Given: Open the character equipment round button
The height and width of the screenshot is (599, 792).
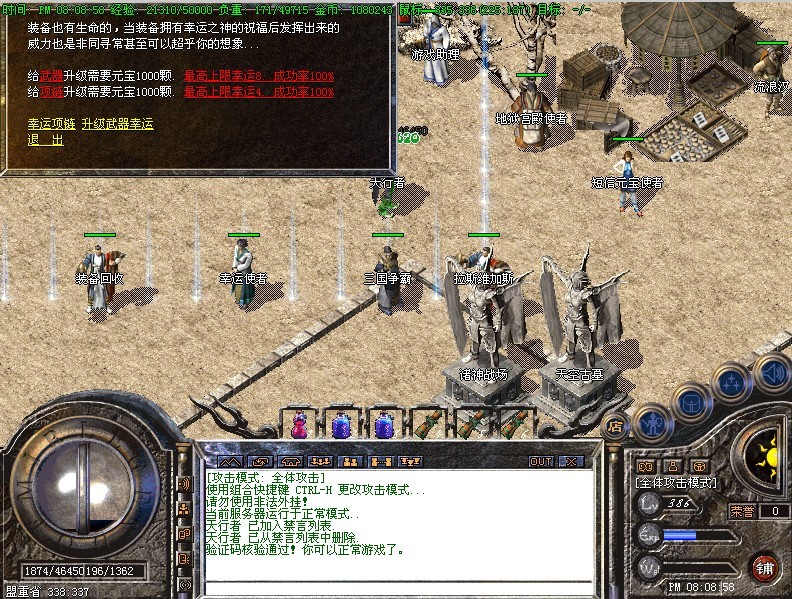Looking at the screenshot, I should coord(651,422).
